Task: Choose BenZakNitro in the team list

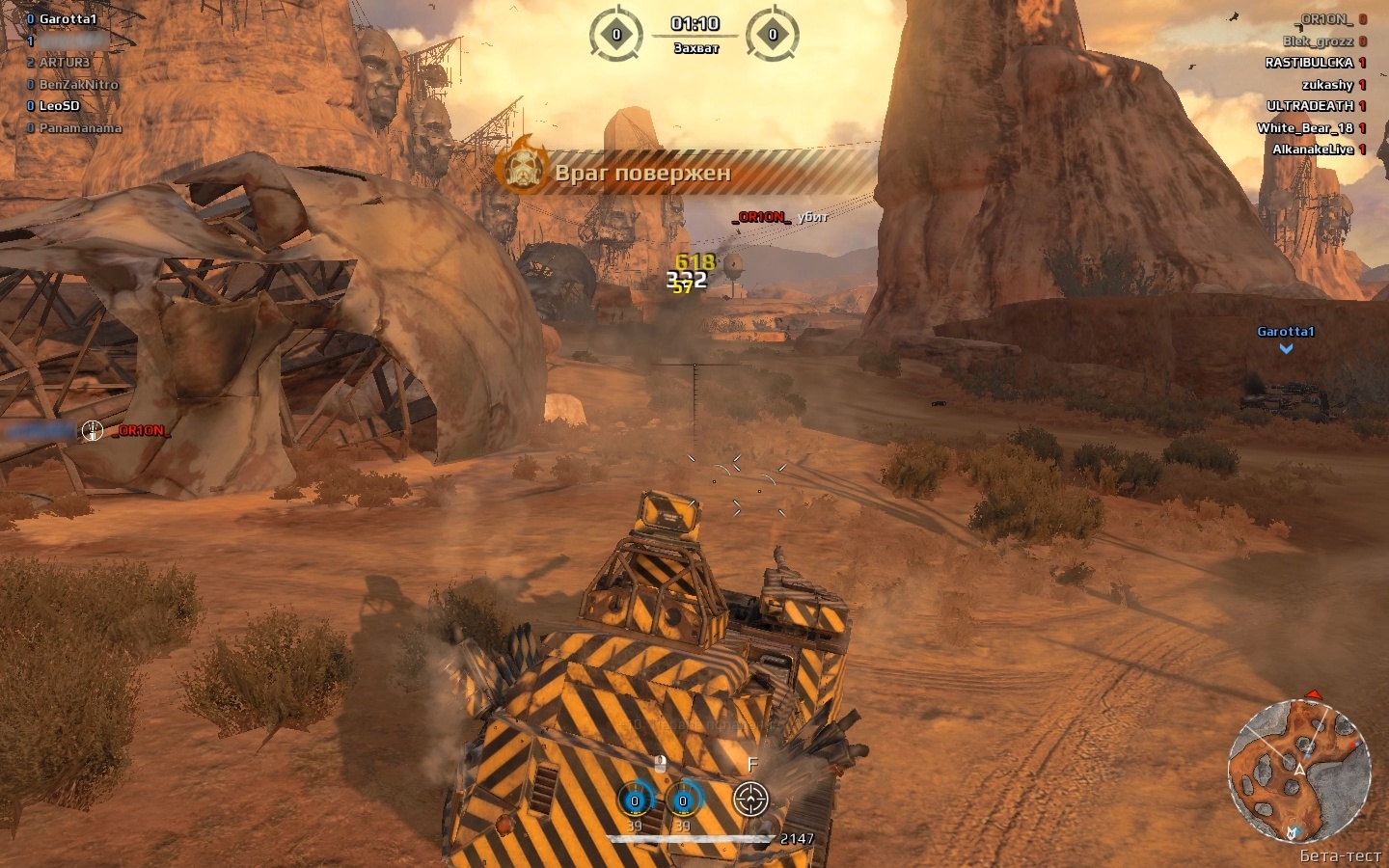Action: (x=78, y=85)
